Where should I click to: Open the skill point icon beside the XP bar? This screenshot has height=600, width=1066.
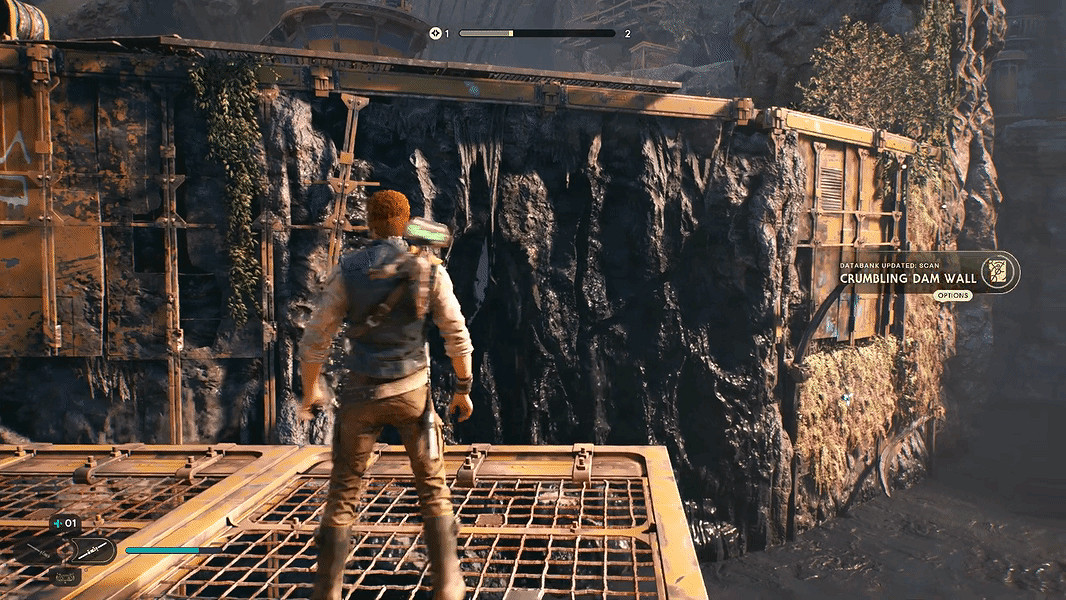coord(435,33)
